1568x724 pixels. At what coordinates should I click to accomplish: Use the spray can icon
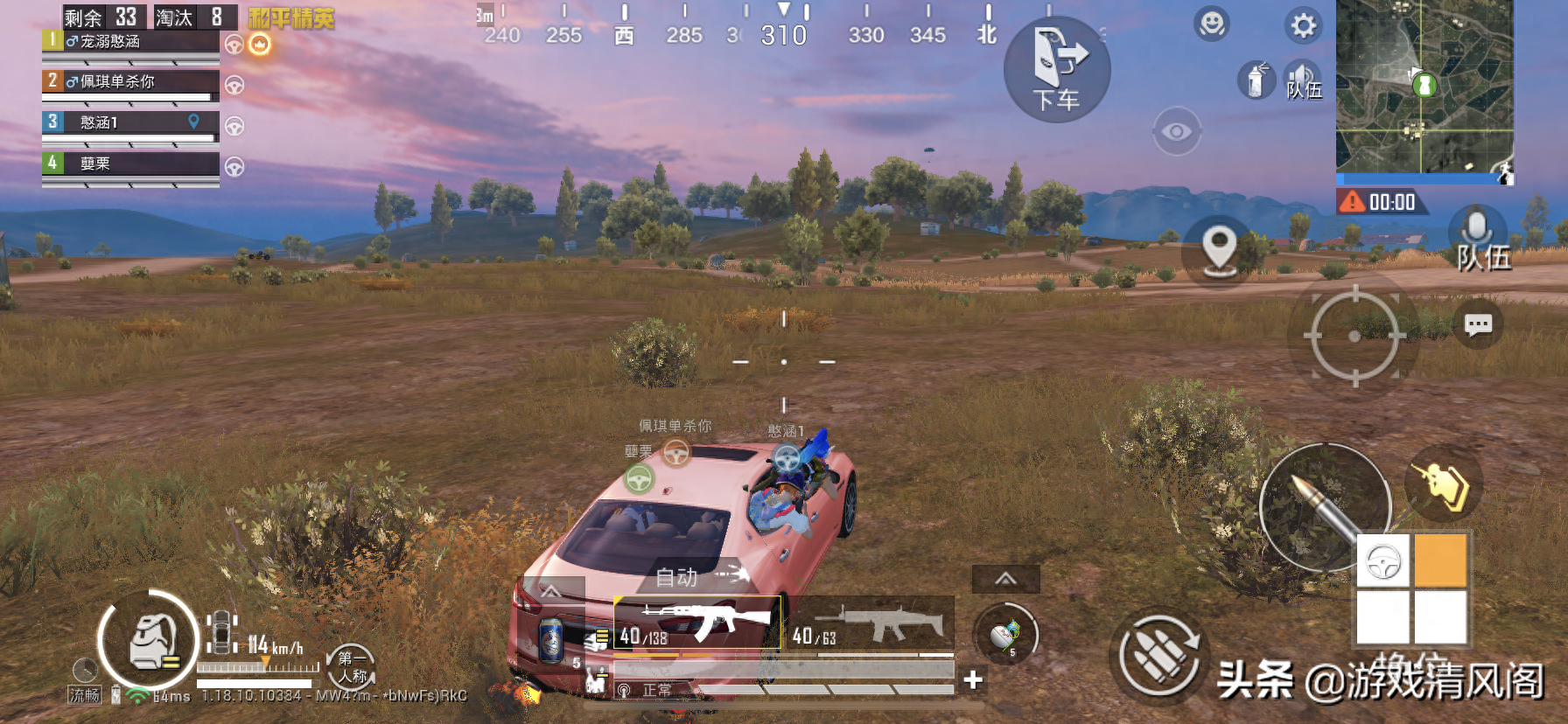[1256, 81]
